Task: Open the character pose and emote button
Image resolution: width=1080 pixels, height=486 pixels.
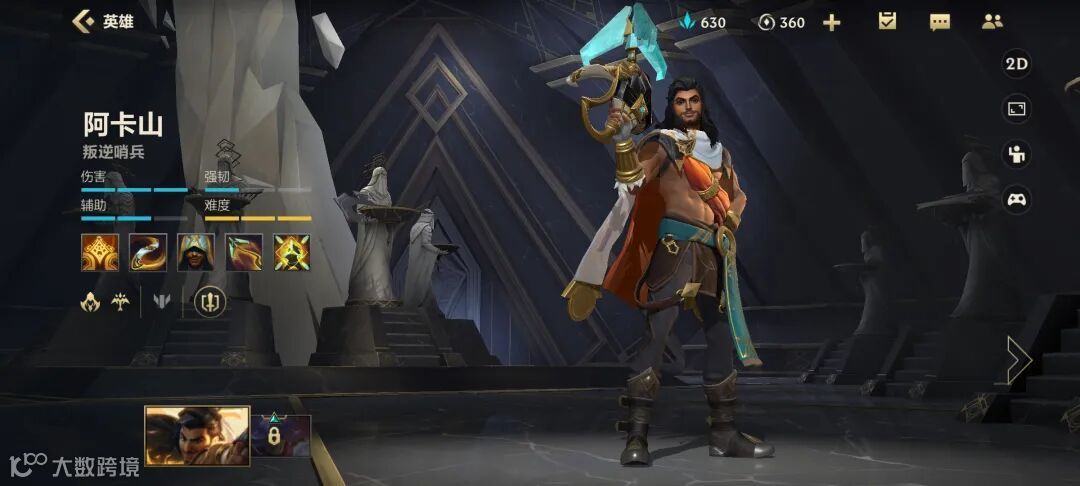Action: tap(1016, 154)
